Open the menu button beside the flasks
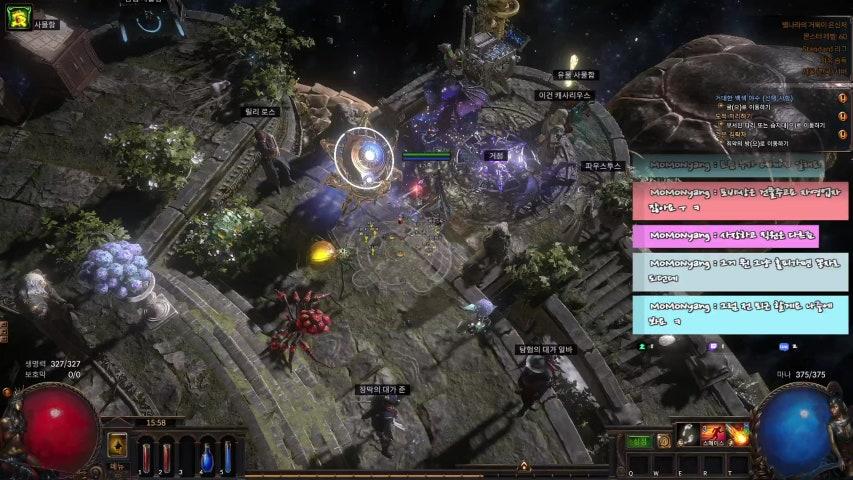 tap(117, 446)
